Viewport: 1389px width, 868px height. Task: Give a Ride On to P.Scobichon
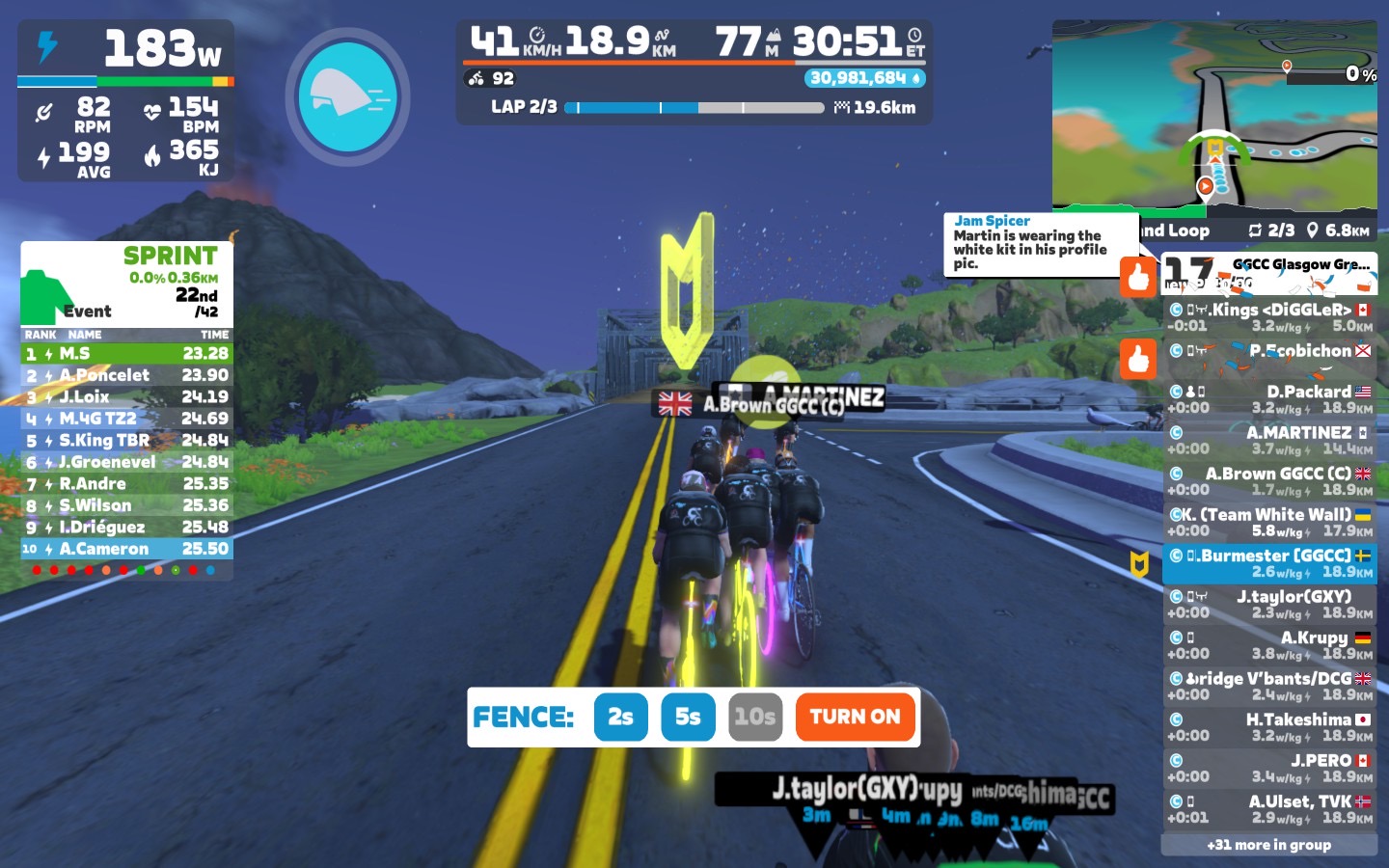pos(1138,359)
